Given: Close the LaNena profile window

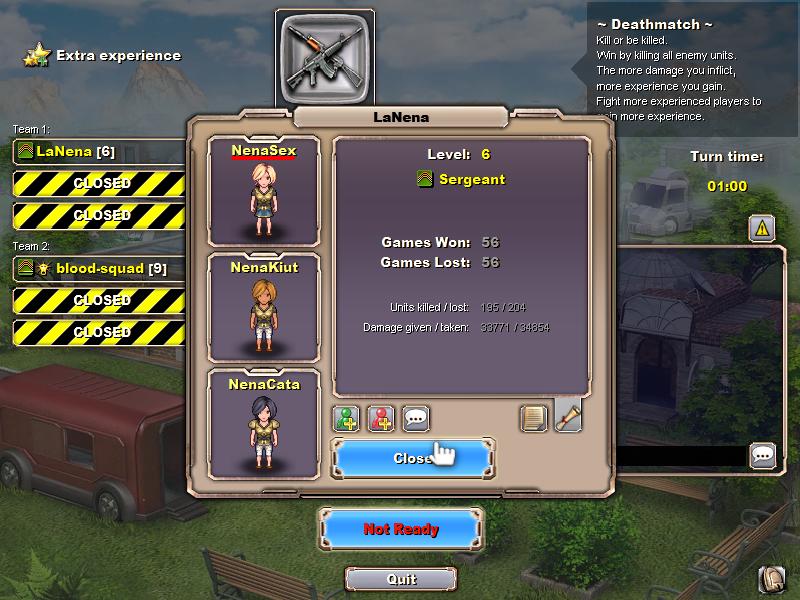Looking at the screenshot, I should [x=412, y=458].
